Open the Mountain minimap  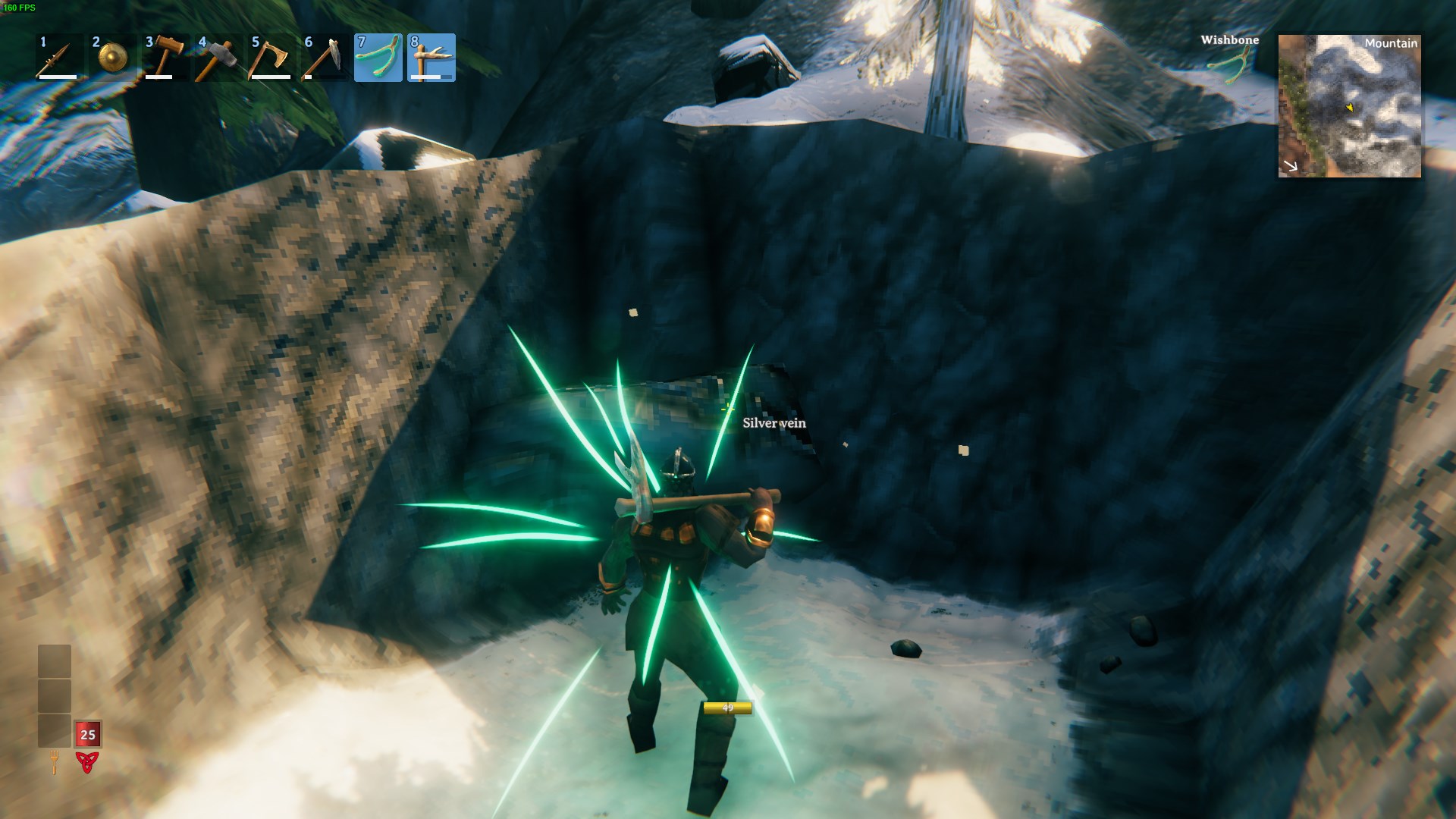pyautogui.click(x=1349, y=106)
